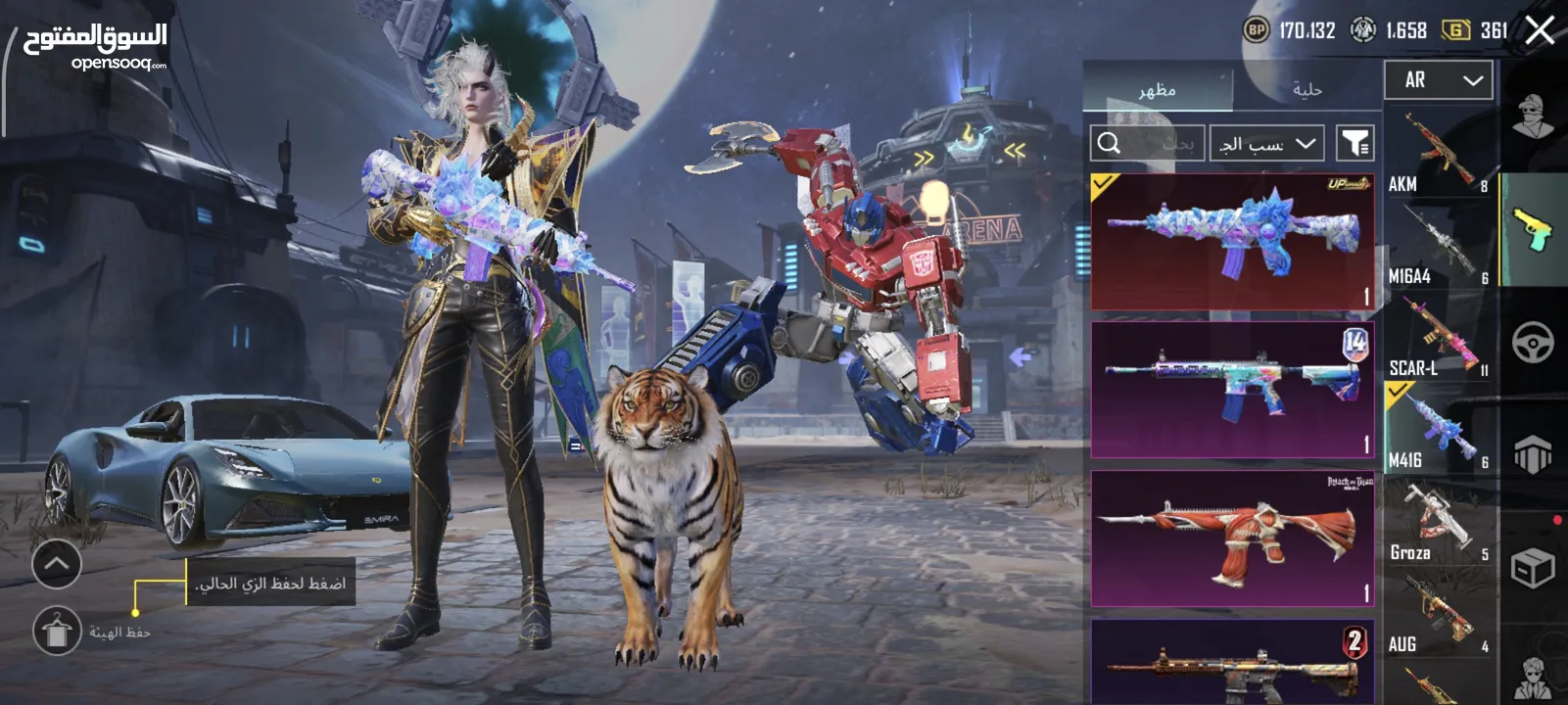
Task: Select the red Attack on Titan M416 skin
Action: tap(1232, 538)
